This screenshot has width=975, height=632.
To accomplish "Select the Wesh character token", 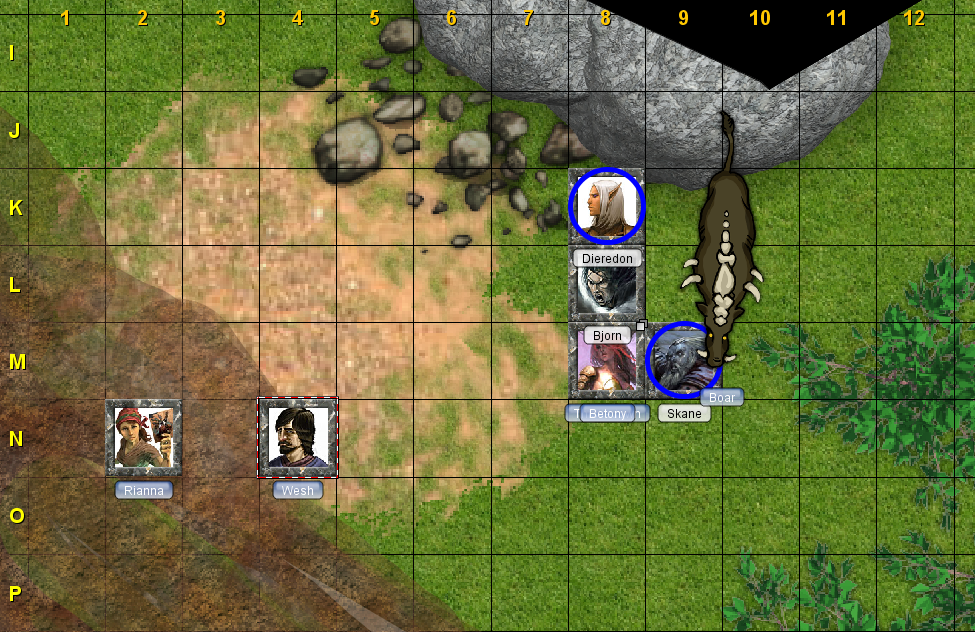I will pos(297,437).
